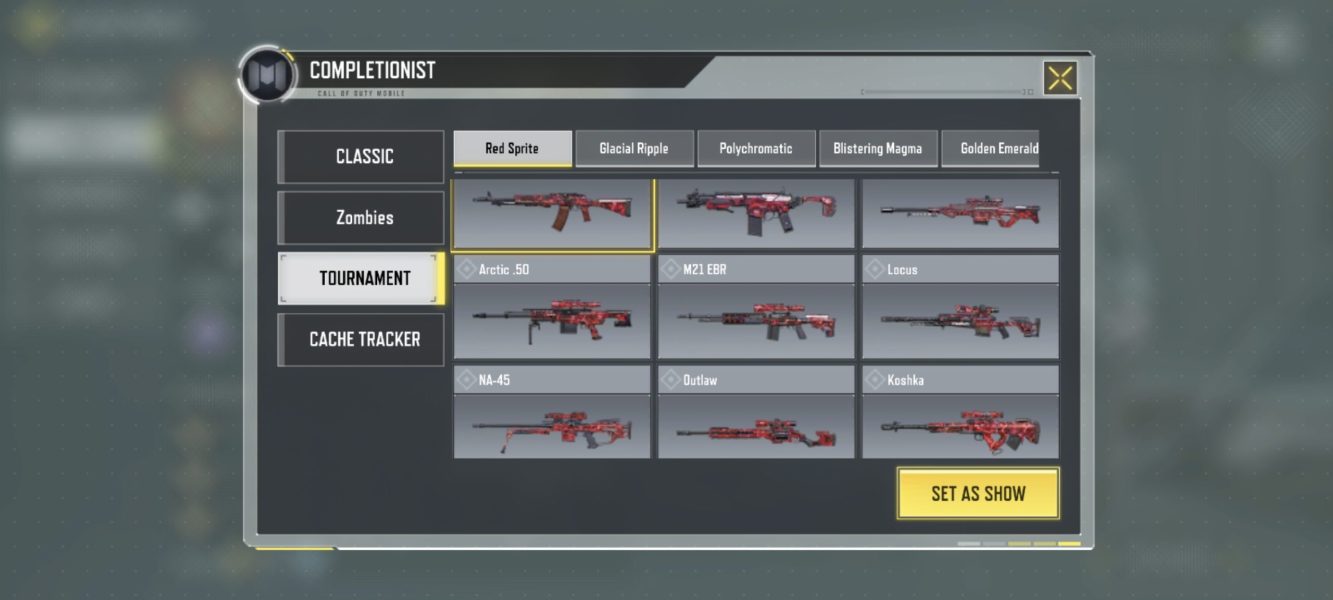Open the Classic category
The width and height of the screenshot is (1333, 600).
pyautogui.click(x=361, y=157)
